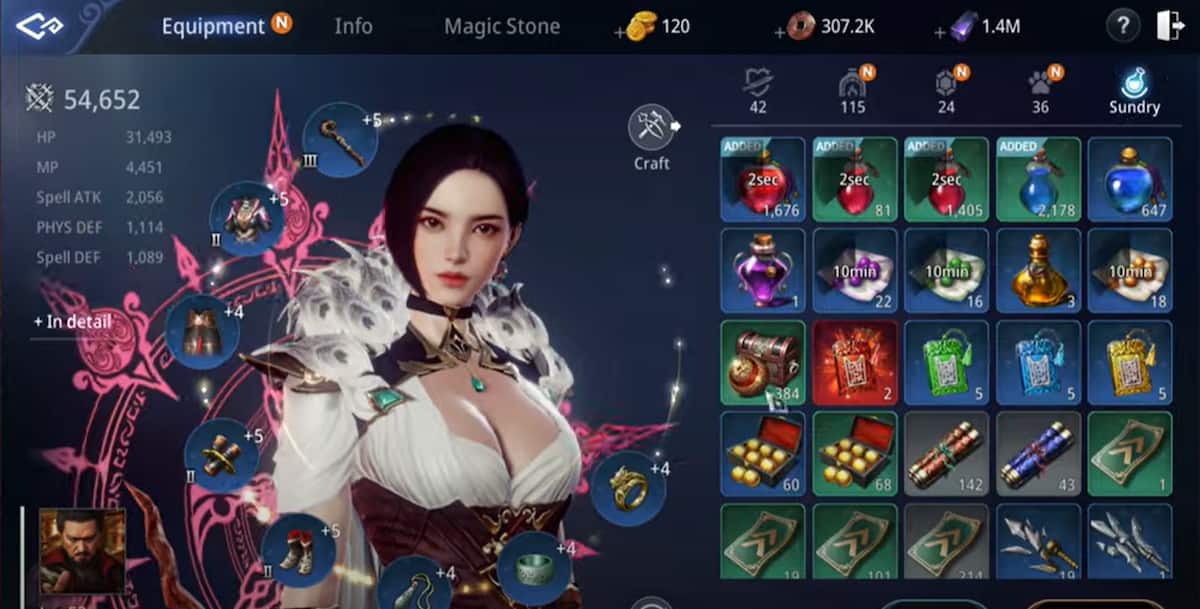
Task: Switch to the Info tab
Action: (x=353, y=26)
